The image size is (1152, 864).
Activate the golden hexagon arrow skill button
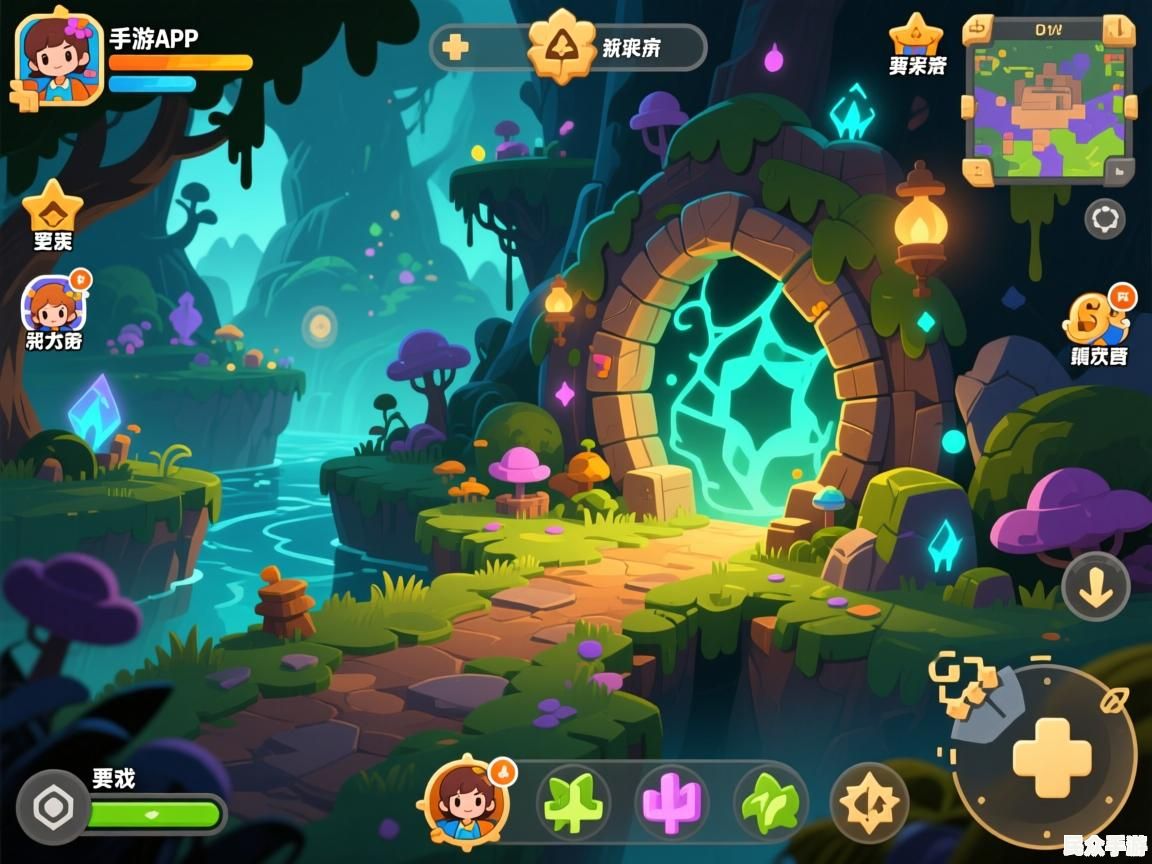(x=869, y=803)
